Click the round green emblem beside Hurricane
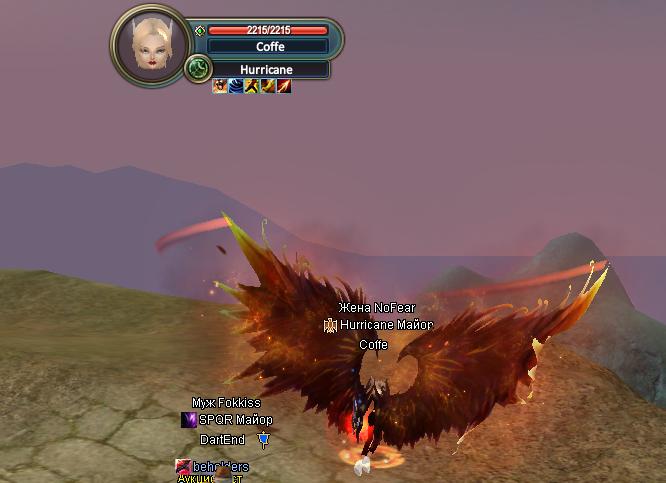 pyautogui.click(x=198, y=70)
